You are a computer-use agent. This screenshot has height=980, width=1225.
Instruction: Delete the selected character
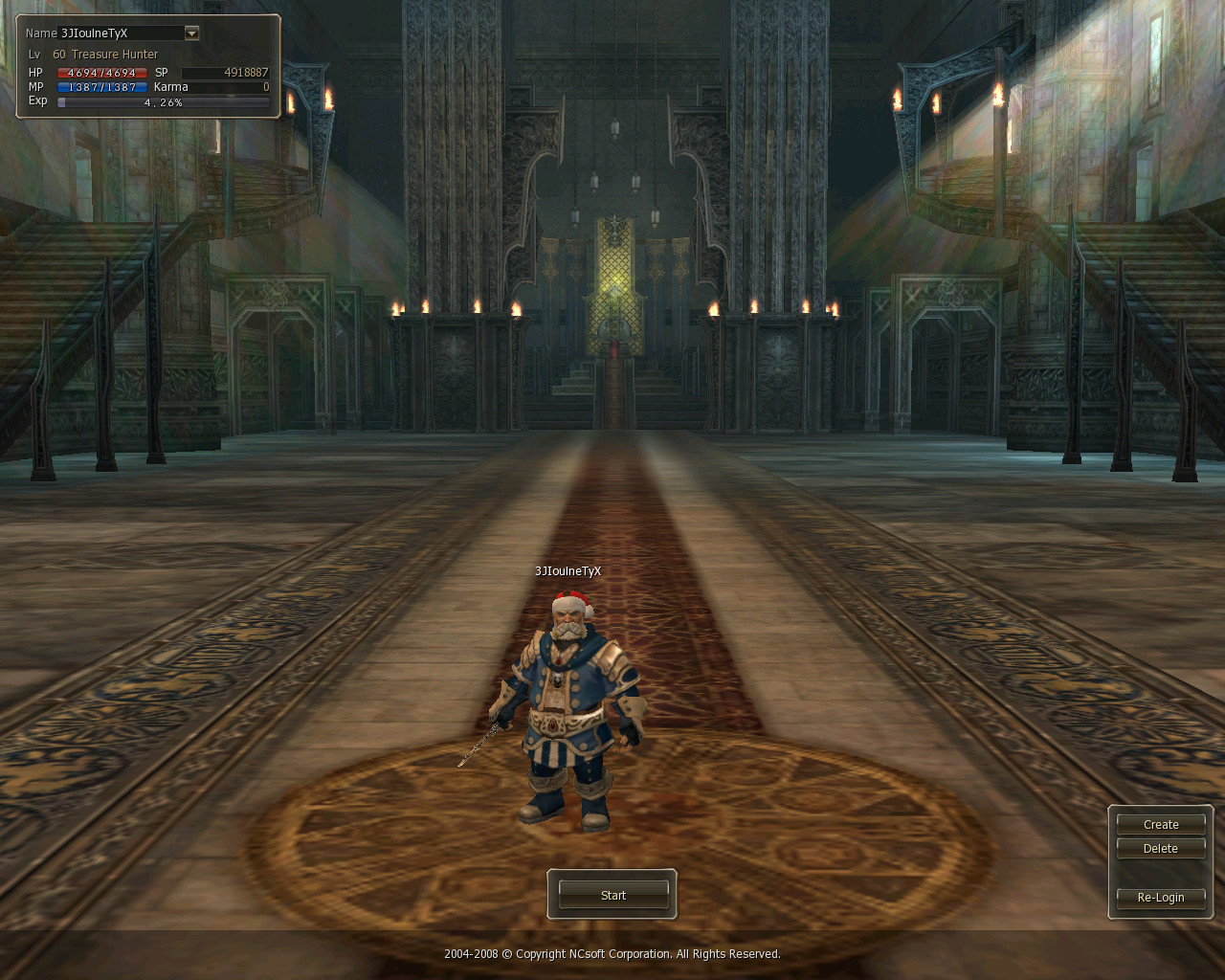tap(1160, 849)
